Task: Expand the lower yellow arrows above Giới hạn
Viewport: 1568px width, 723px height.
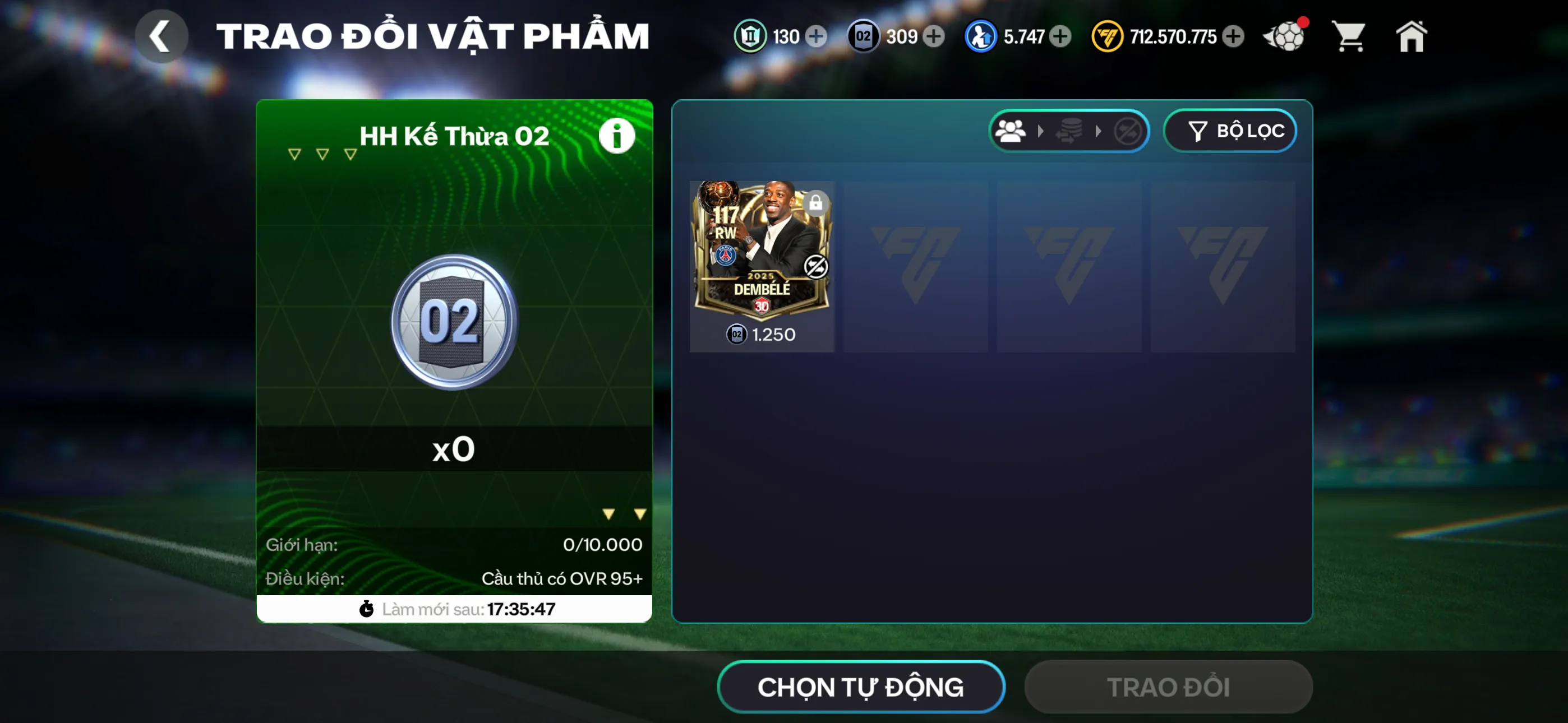Action: coord(623,513)
